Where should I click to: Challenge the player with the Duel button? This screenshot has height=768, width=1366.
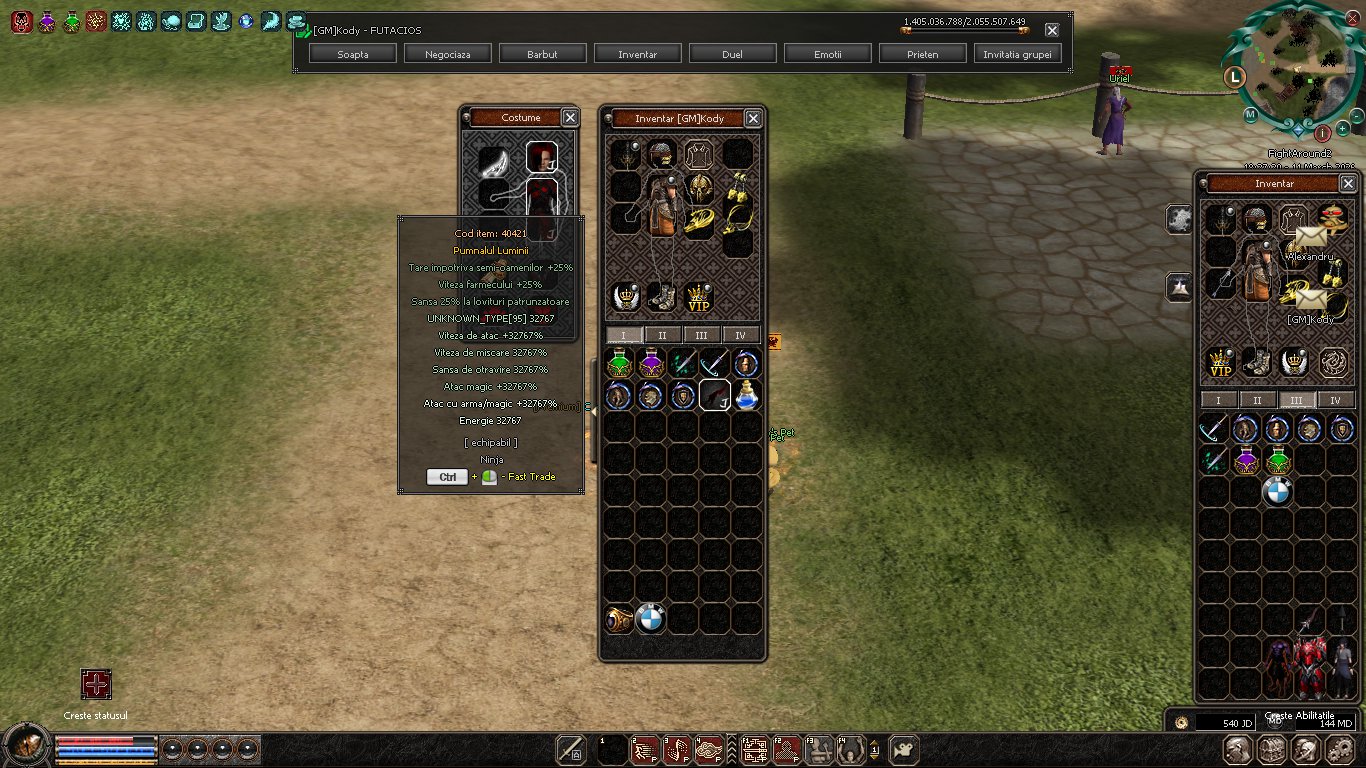click(732, 54)
